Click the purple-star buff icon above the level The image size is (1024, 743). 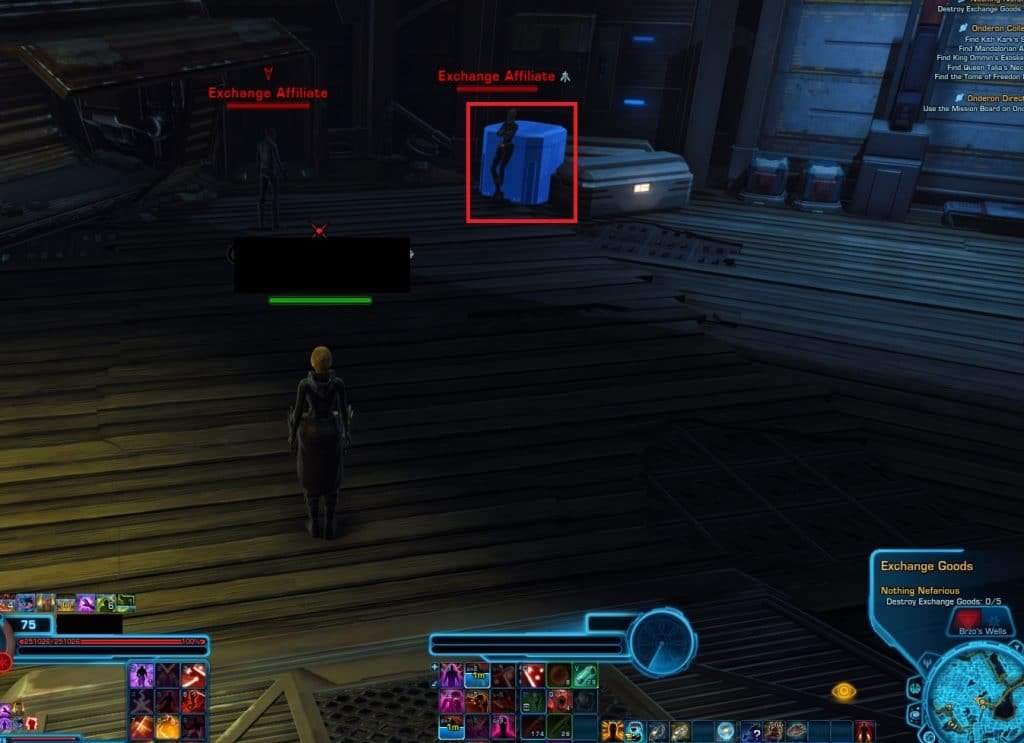tap(86, 603)
